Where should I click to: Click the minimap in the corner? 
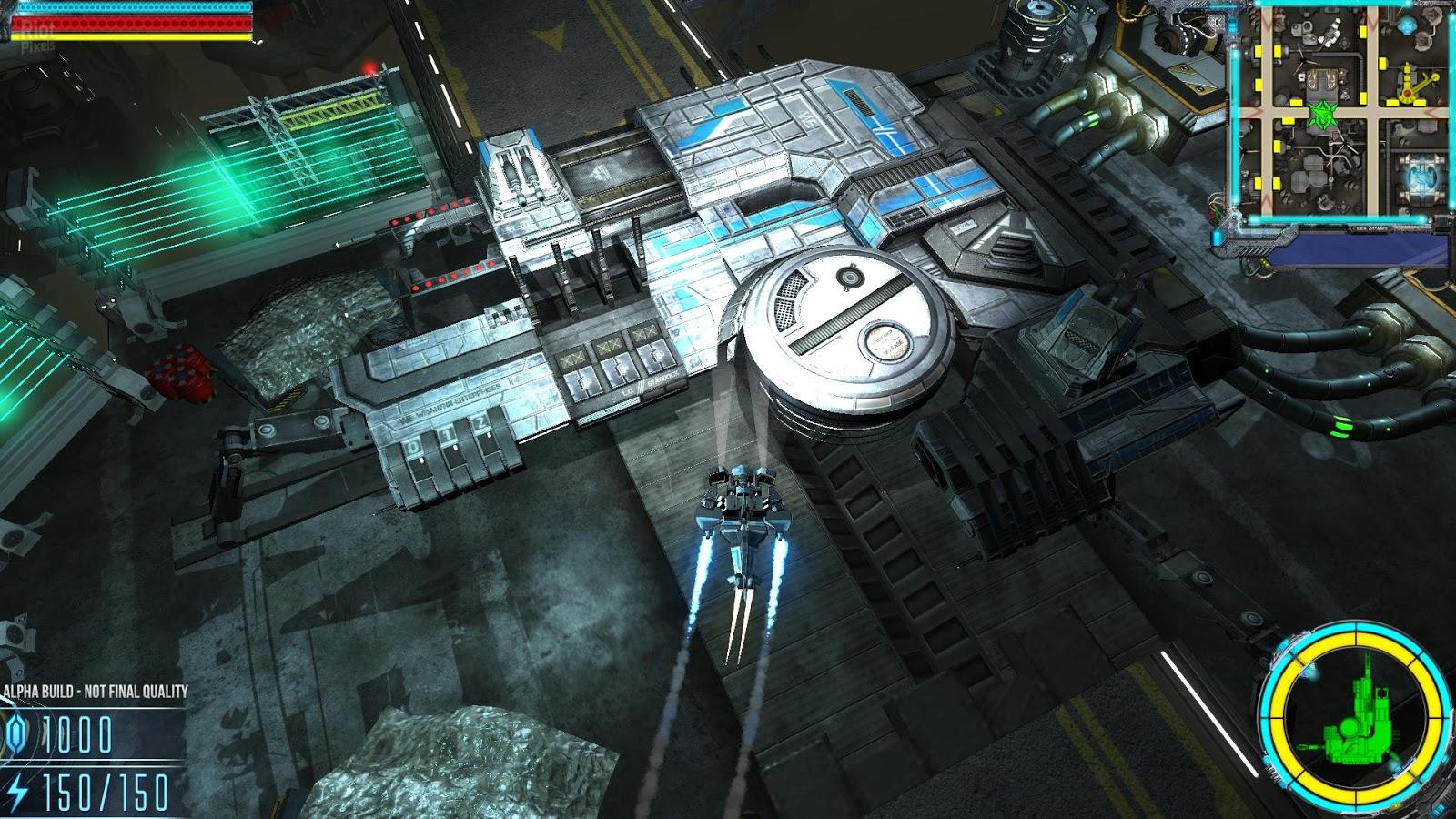[x=1338, y=114]
